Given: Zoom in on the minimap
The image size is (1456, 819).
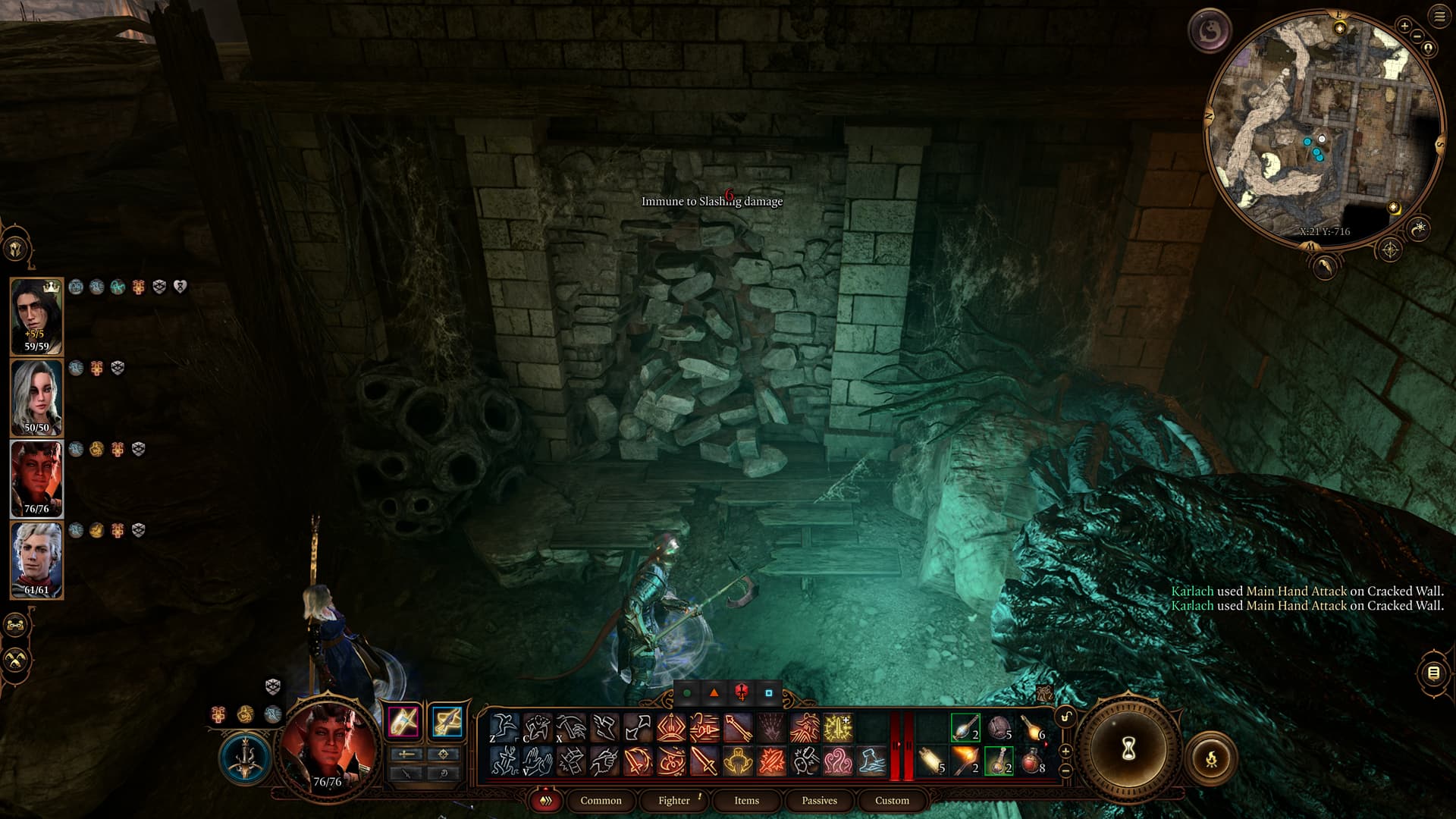Looking at the screenshot, I should pyautogui.click(x=1404, y=26).
